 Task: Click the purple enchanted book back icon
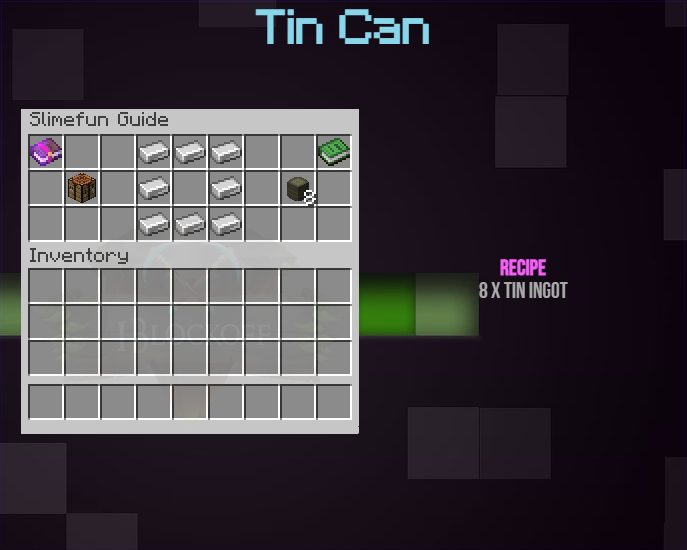tap(46, 152)
